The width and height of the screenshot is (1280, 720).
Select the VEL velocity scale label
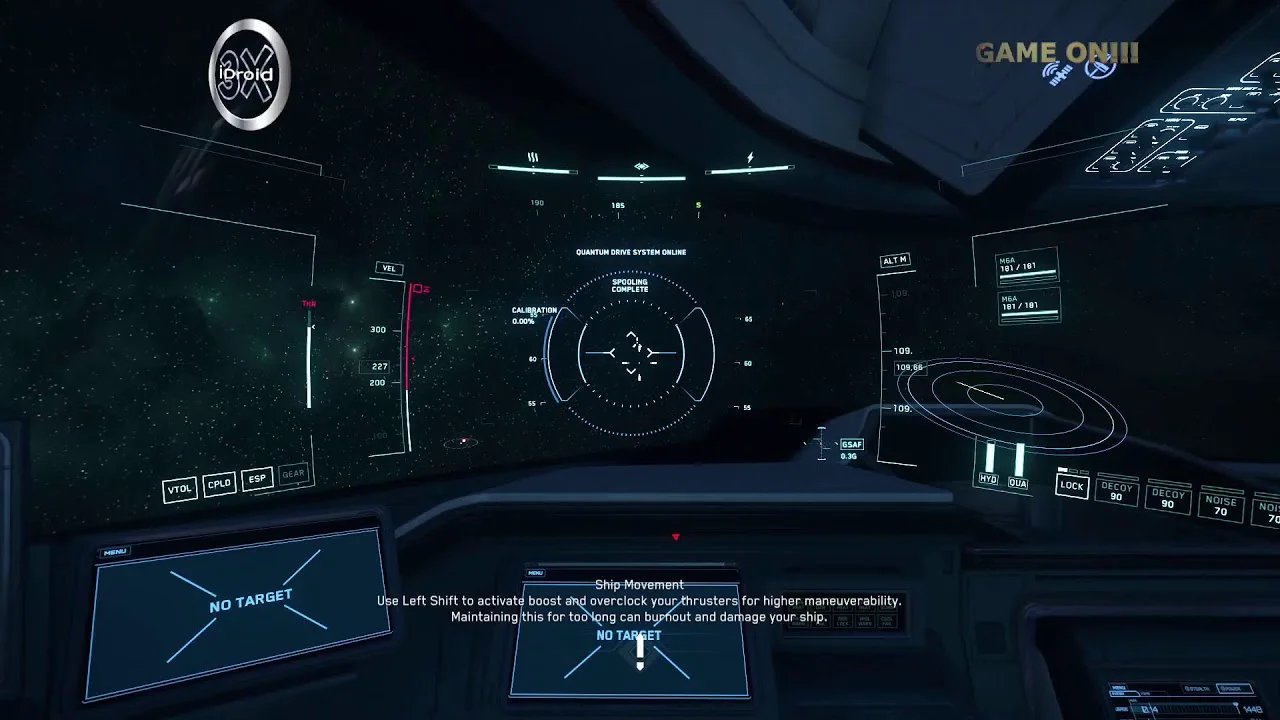tap(389, 268)
